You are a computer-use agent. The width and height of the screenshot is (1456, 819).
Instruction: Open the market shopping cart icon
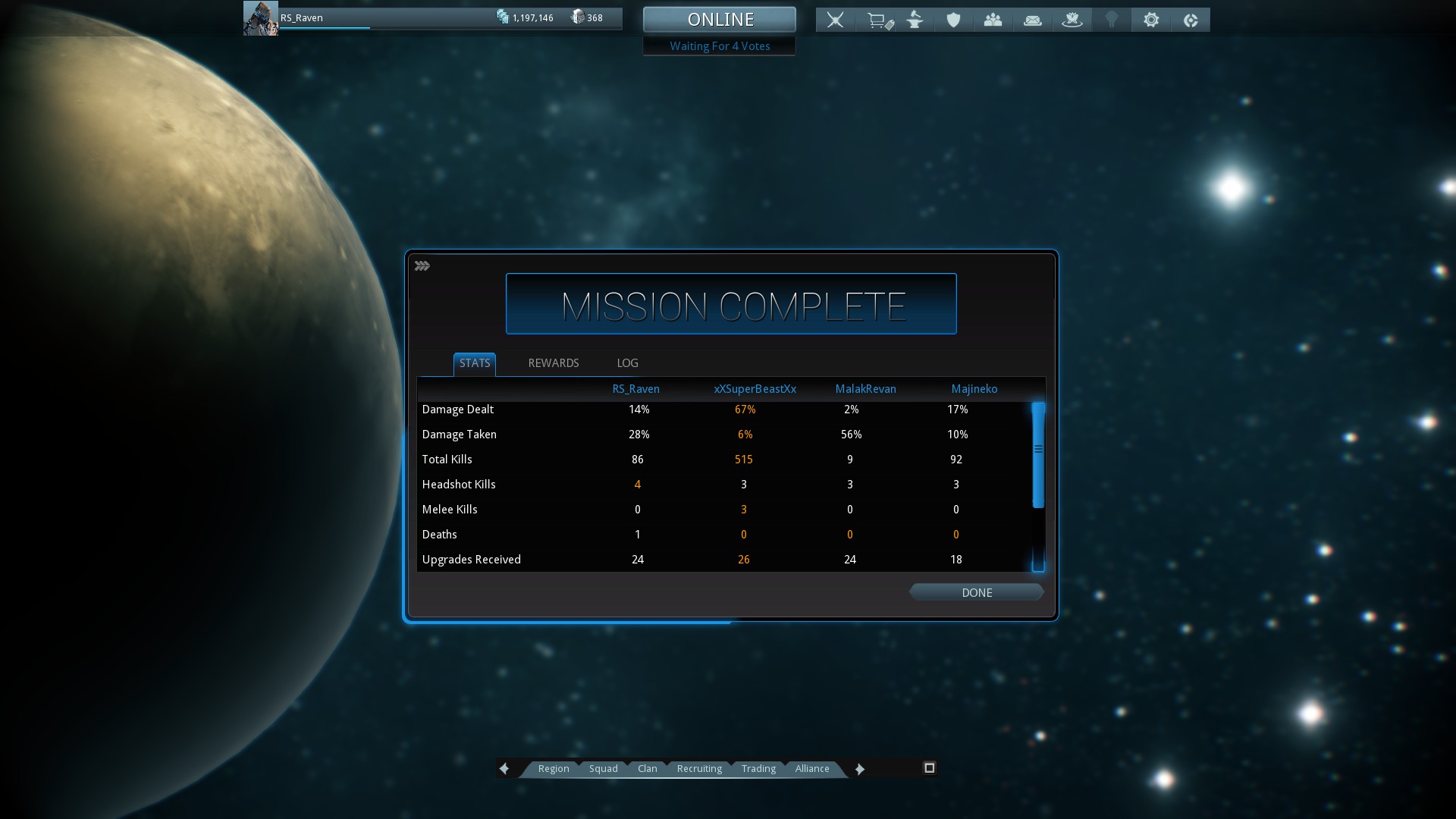click(x=878, y=20)
